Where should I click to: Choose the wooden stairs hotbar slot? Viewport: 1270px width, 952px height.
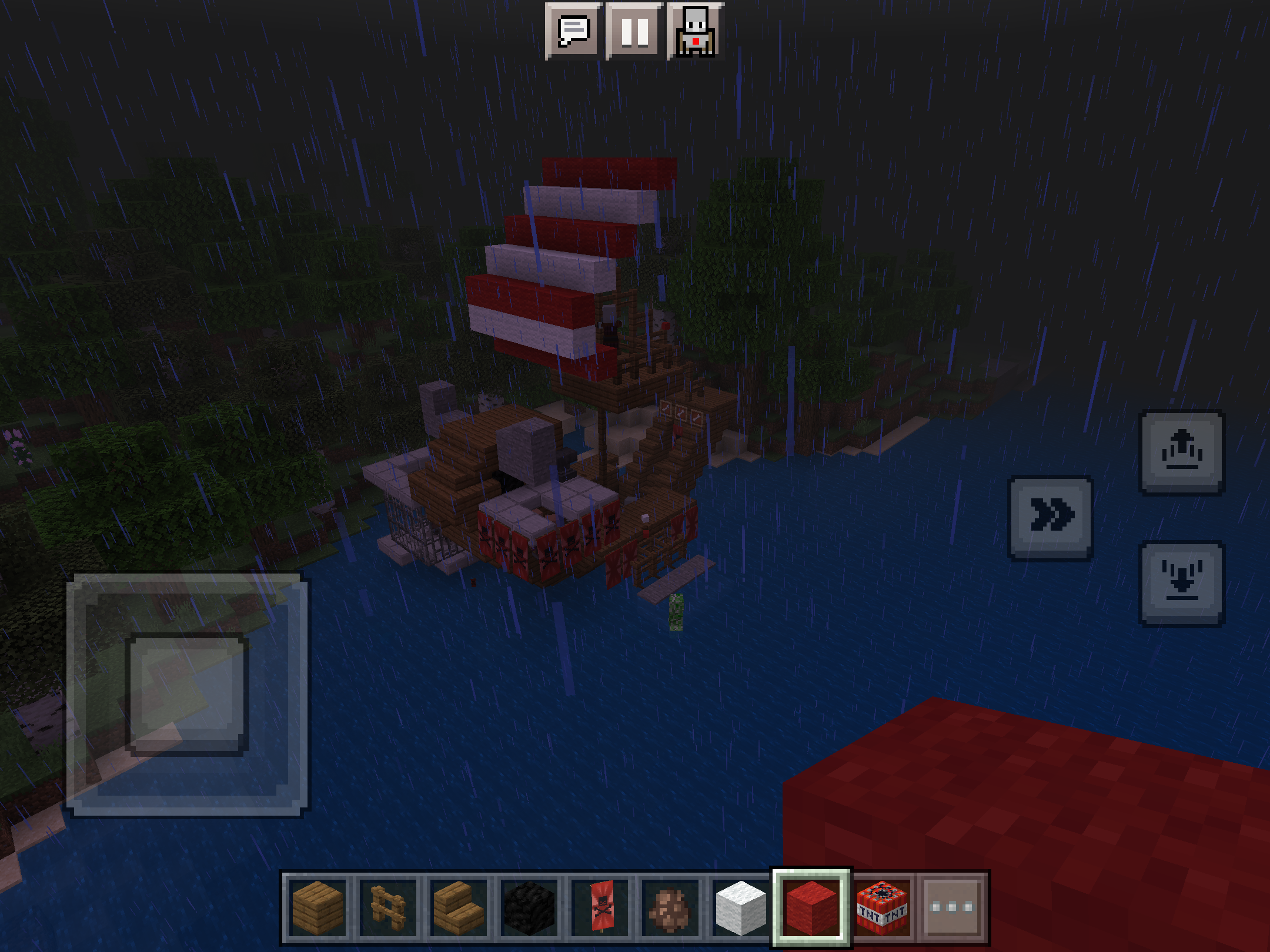(x=459, y=908)
